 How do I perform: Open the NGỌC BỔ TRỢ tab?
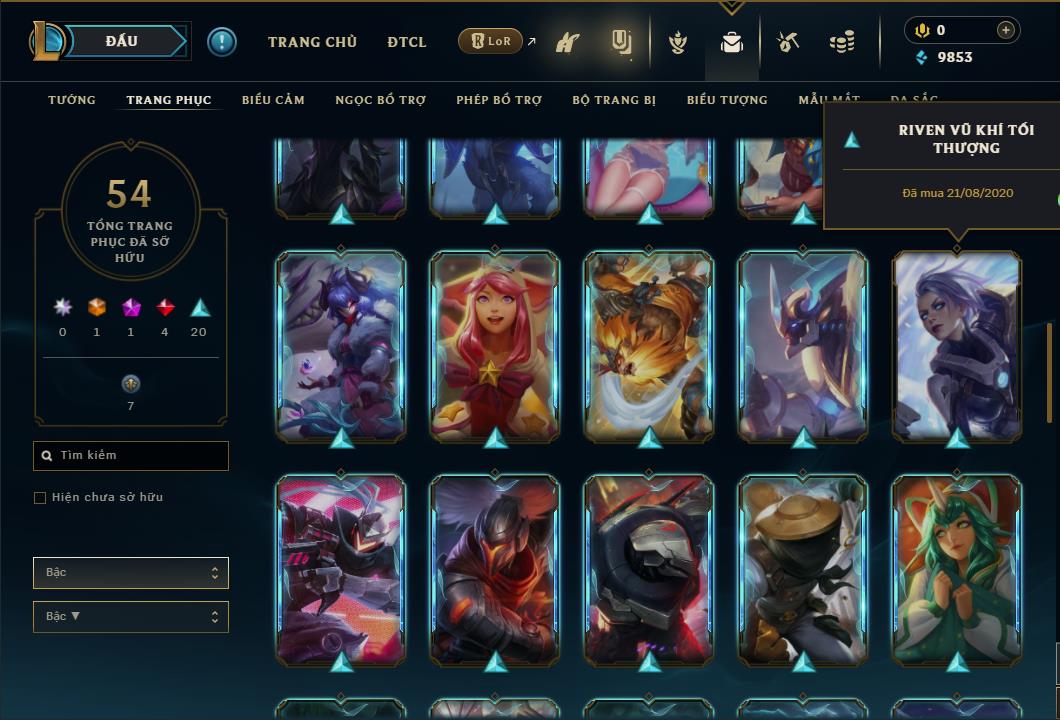[x=380, y=100]
